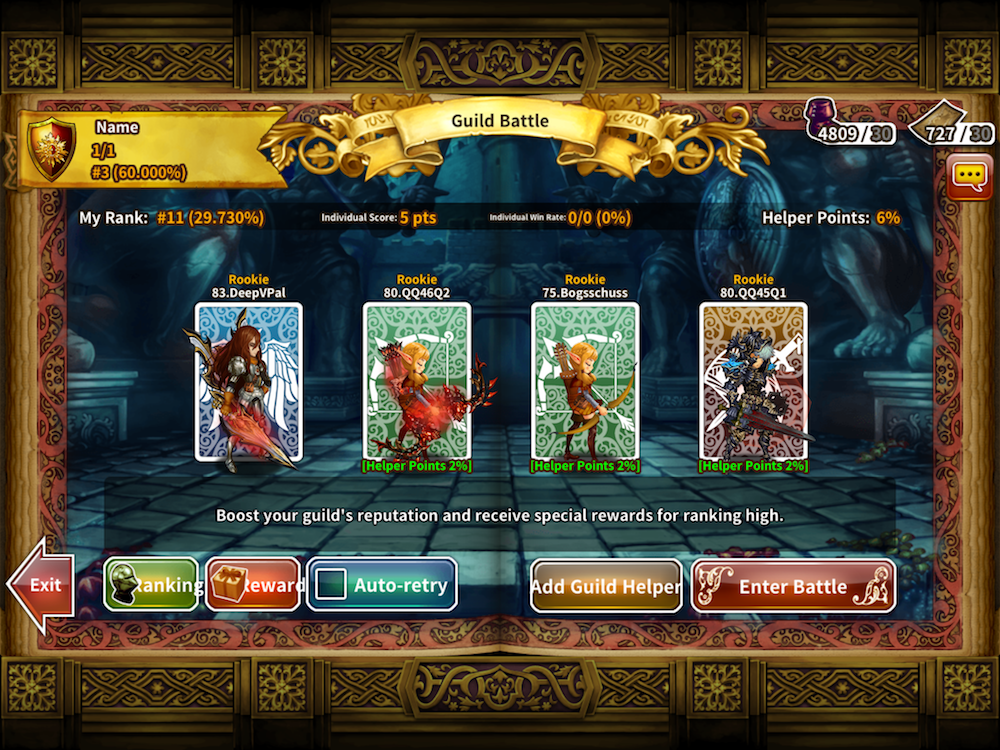Start the fight with Enter Battle

[x=792, y=586]
